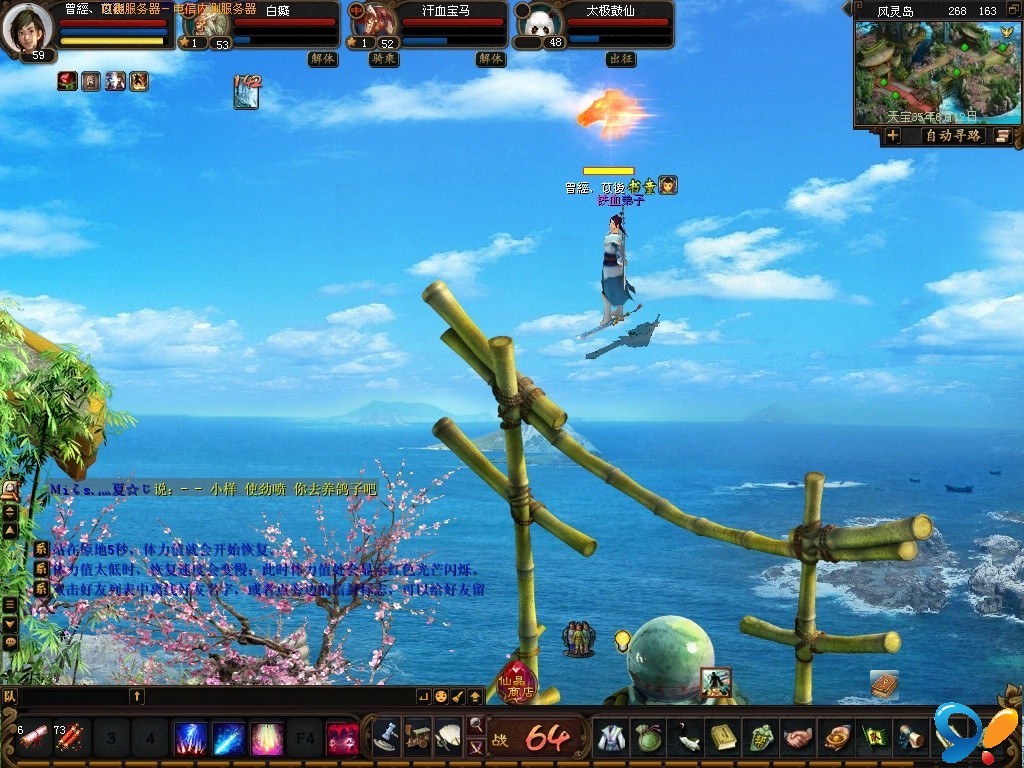Open the character robe equipment icon

click(611, 738)
